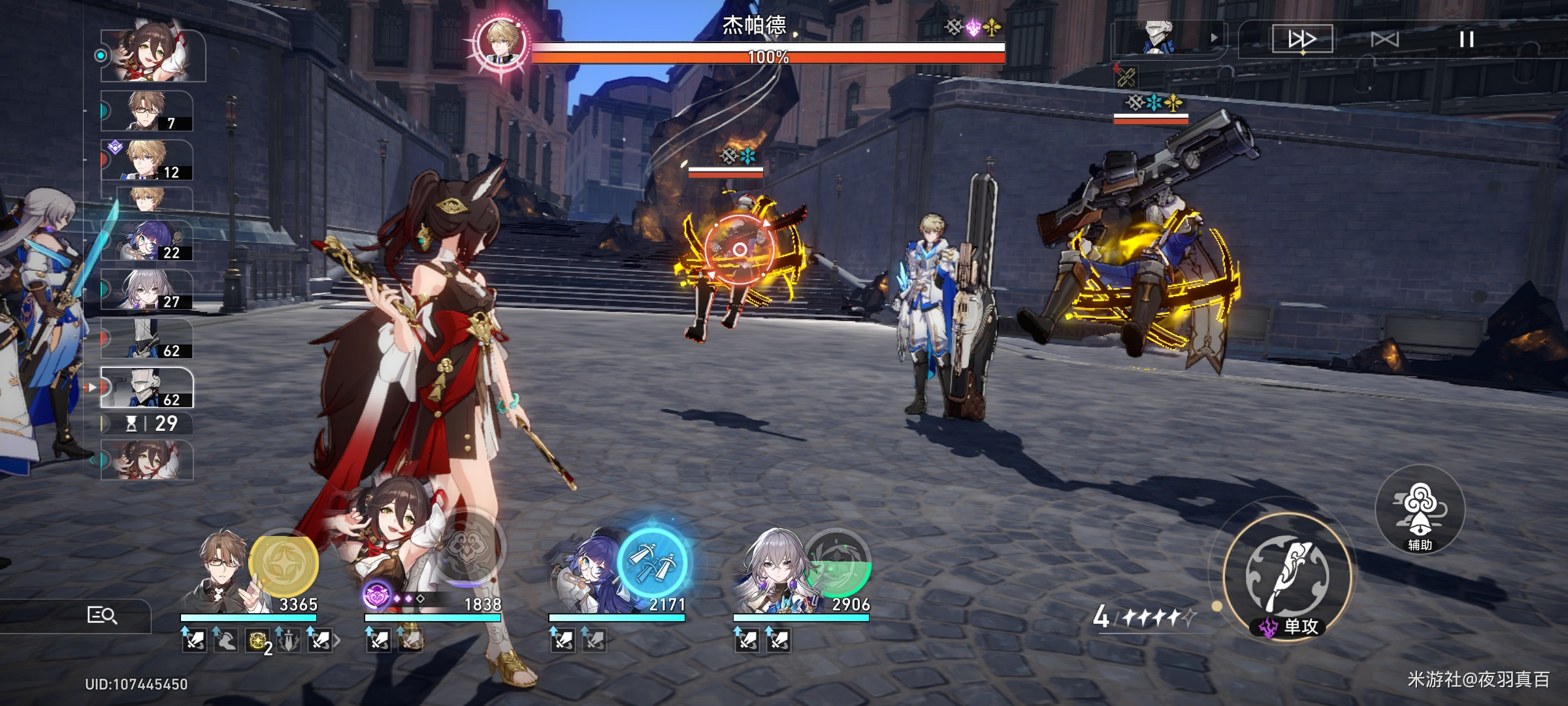Open the battle details magnifier button
The width and height of the screenshot is (1568, 706).
tap(102, 615)
